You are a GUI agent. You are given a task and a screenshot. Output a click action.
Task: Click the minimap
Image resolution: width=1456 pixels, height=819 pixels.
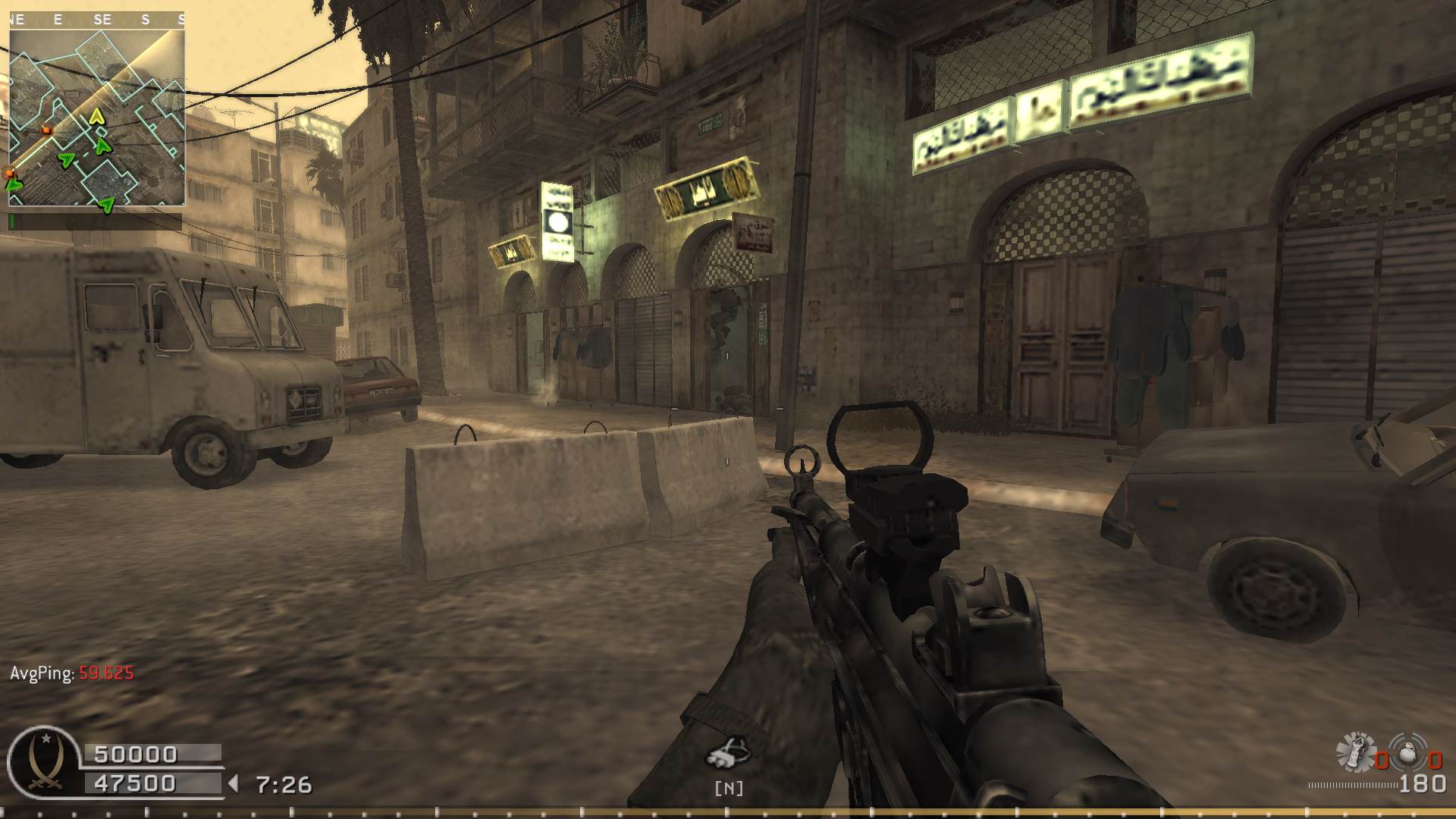(97, 110)
